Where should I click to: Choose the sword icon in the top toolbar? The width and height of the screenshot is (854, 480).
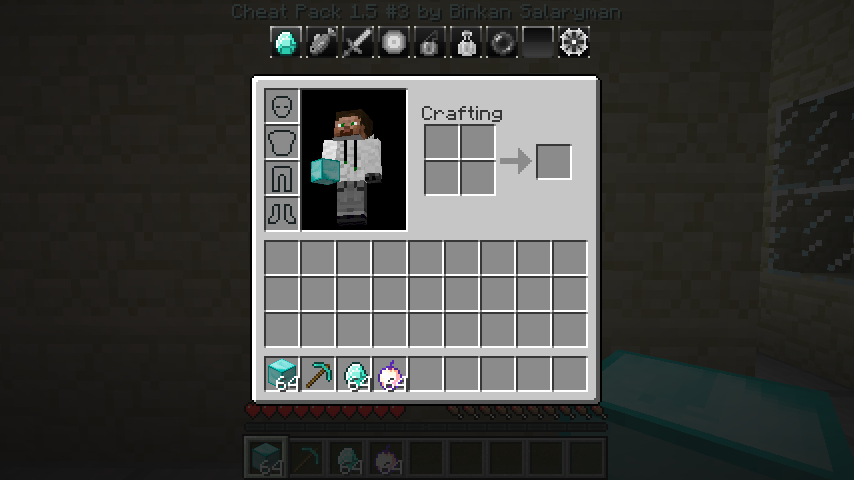pyautogui.click(x=358, y=43)
